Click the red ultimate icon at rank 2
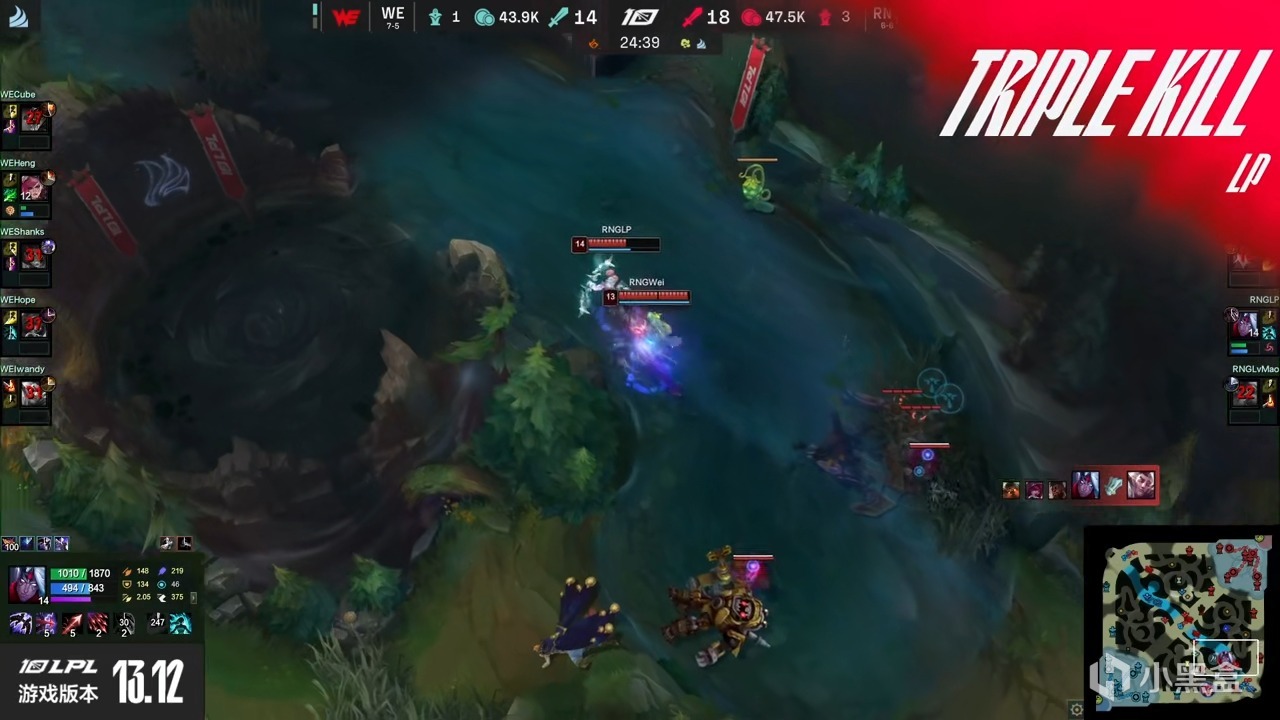This screenshot has width=1280, height=720. (97, 624)
